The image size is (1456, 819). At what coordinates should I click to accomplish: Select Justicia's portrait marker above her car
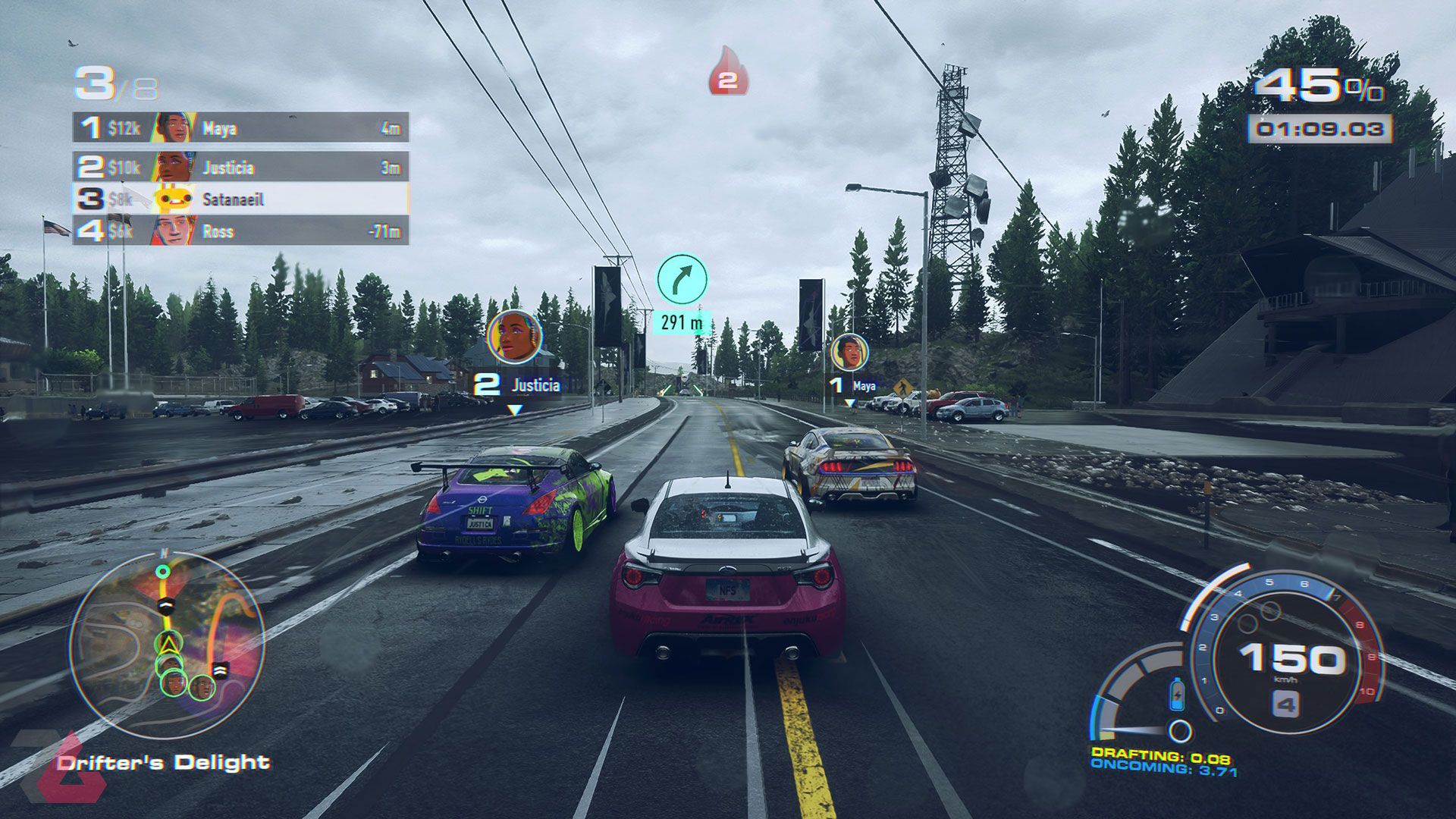(x=515, y=337)
